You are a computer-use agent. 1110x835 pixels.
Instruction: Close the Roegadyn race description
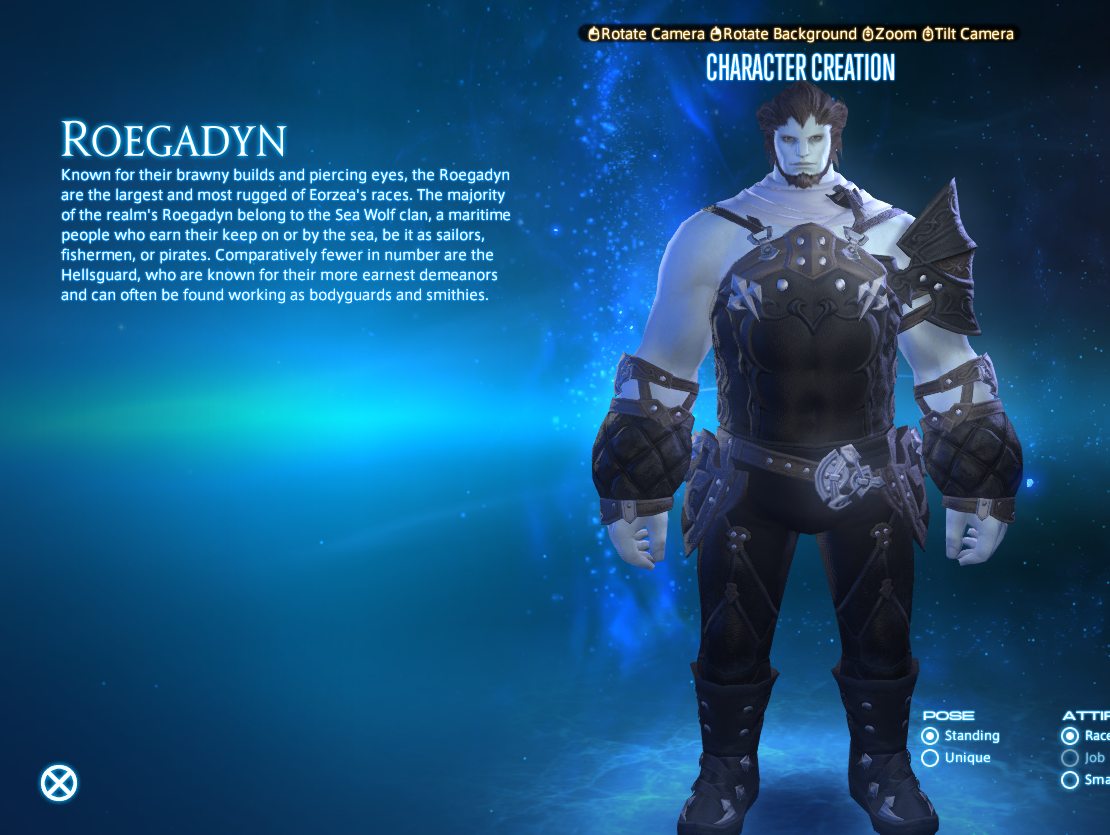(x=59, y=783)
